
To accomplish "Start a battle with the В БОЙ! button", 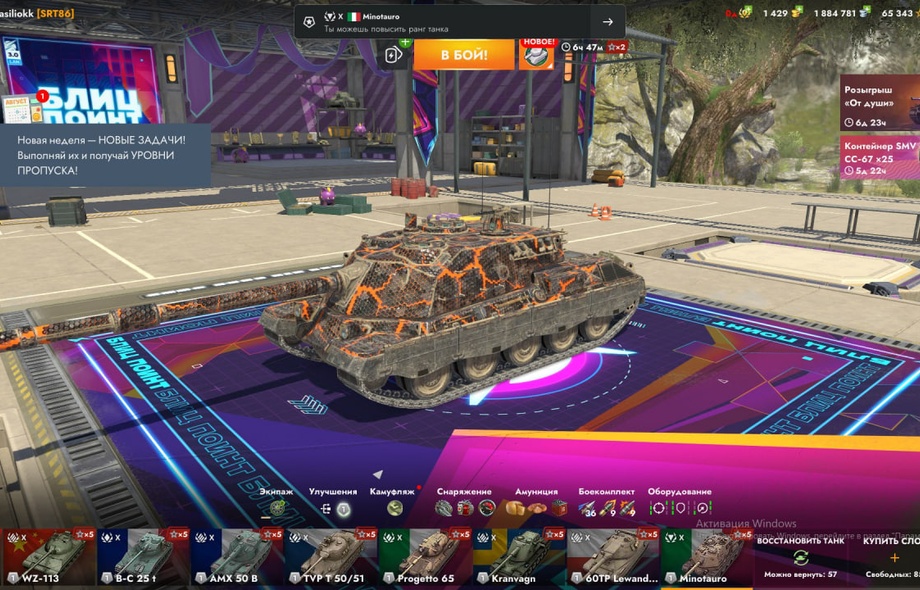I will pos(464,54).
